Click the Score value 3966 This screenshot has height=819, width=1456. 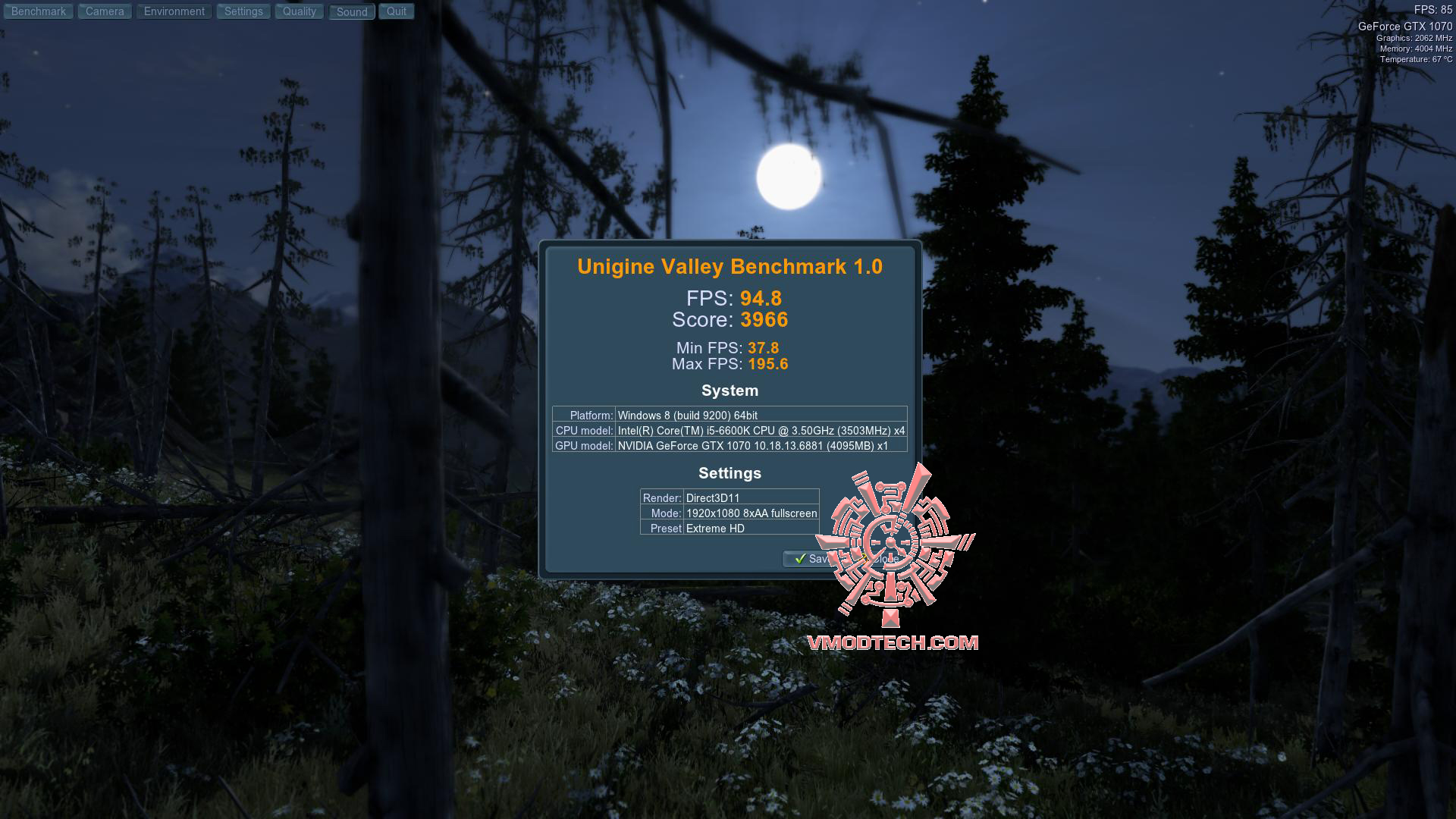coord(764,320)
